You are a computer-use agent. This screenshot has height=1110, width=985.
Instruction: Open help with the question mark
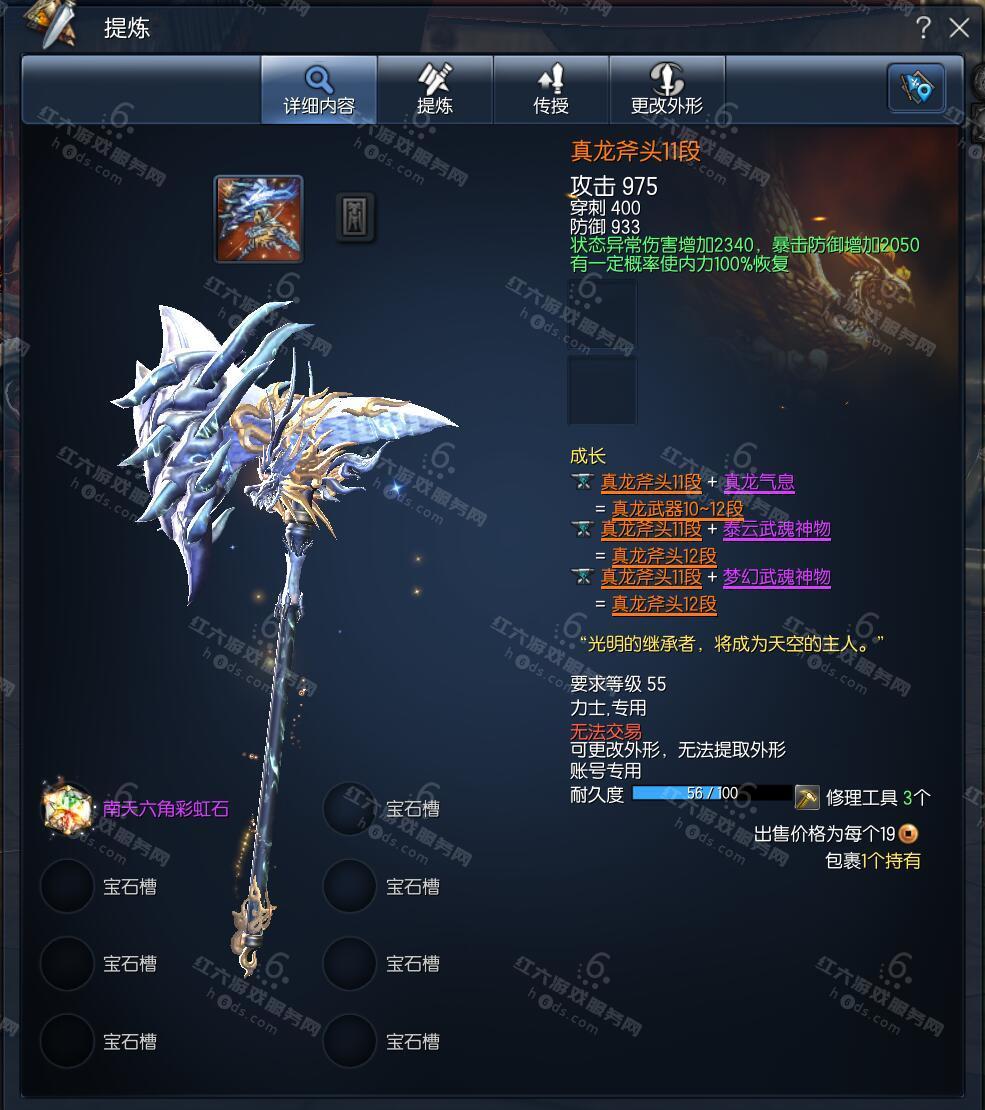[x=924, y=27]
